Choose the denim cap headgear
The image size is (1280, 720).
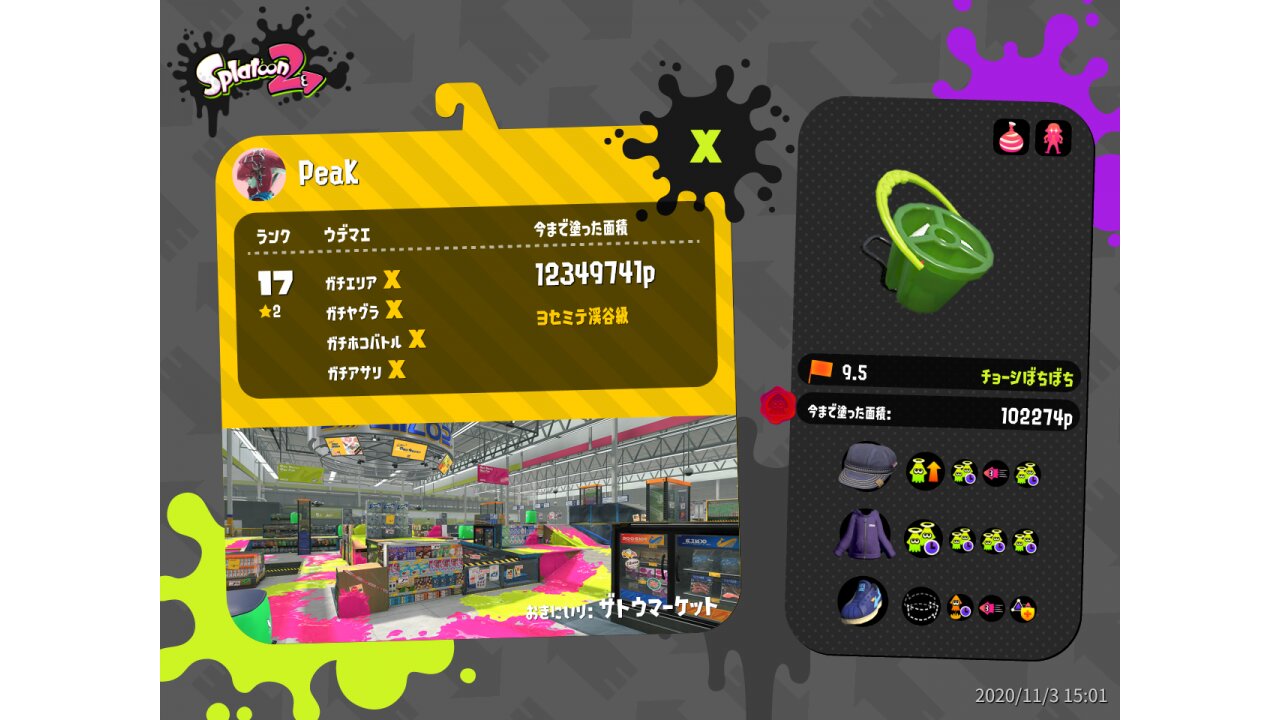(x=866, y=467)
